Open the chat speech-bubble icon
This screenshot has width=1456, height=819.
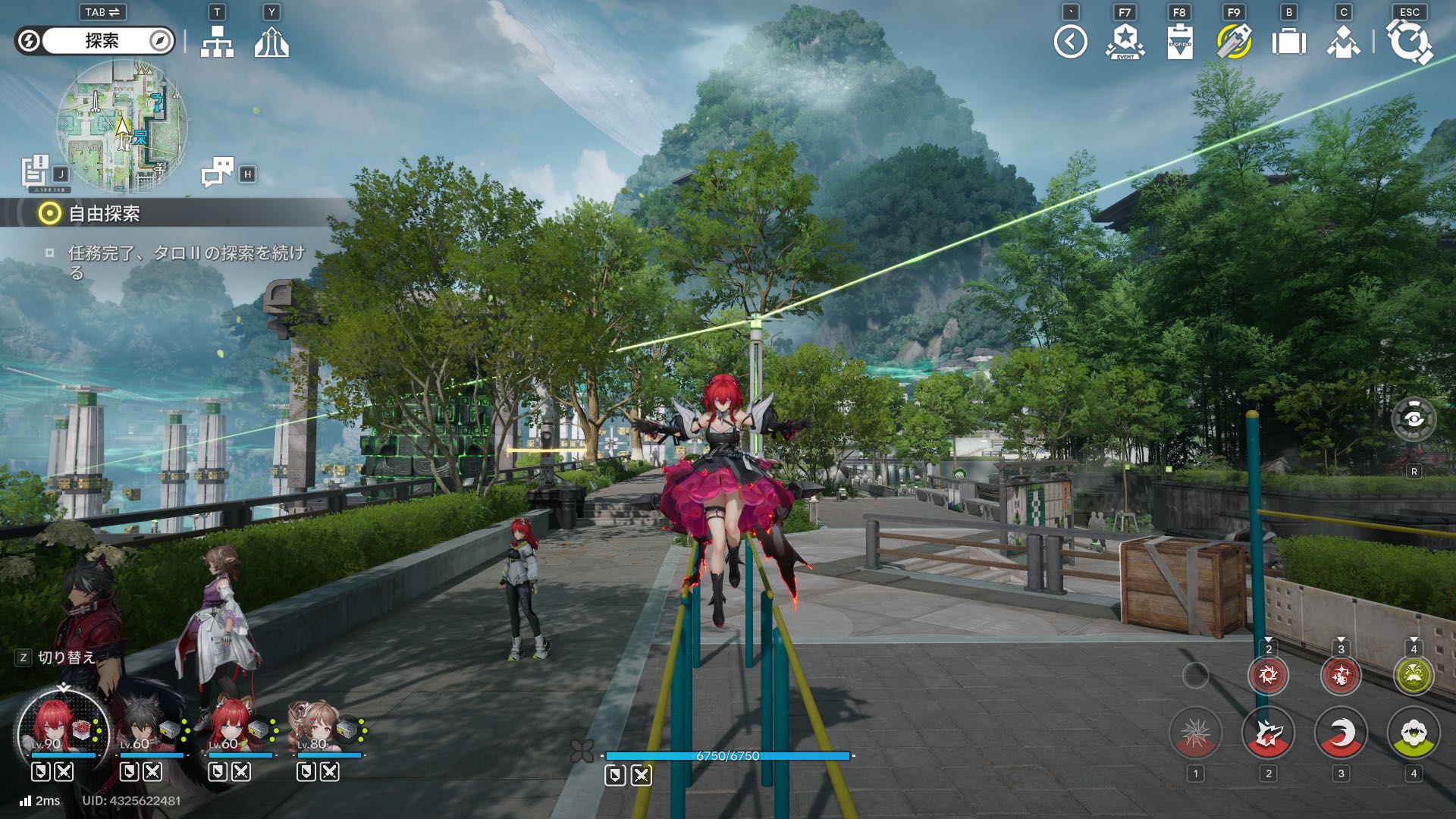coord(218,172)
